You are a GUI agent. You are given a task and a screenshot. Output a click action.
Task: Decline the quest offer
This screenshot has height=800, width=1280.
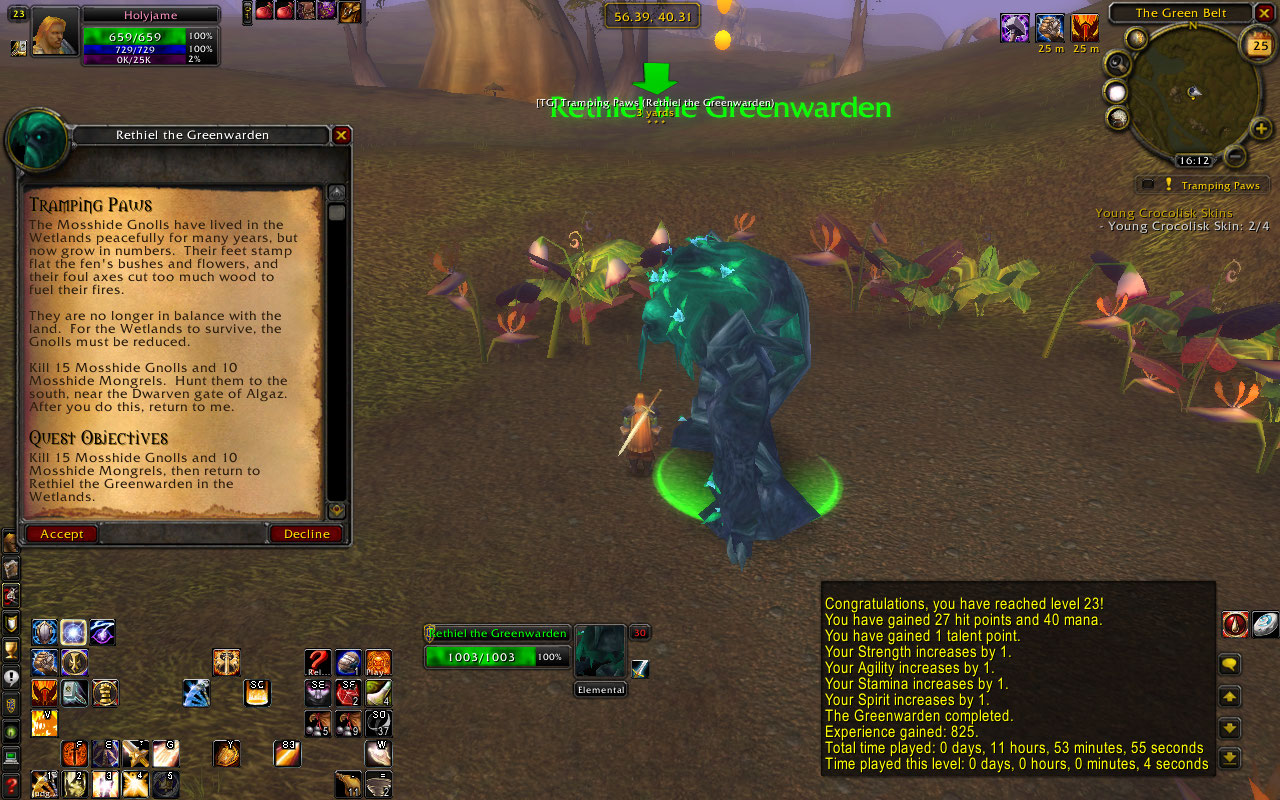pos(306,533)
